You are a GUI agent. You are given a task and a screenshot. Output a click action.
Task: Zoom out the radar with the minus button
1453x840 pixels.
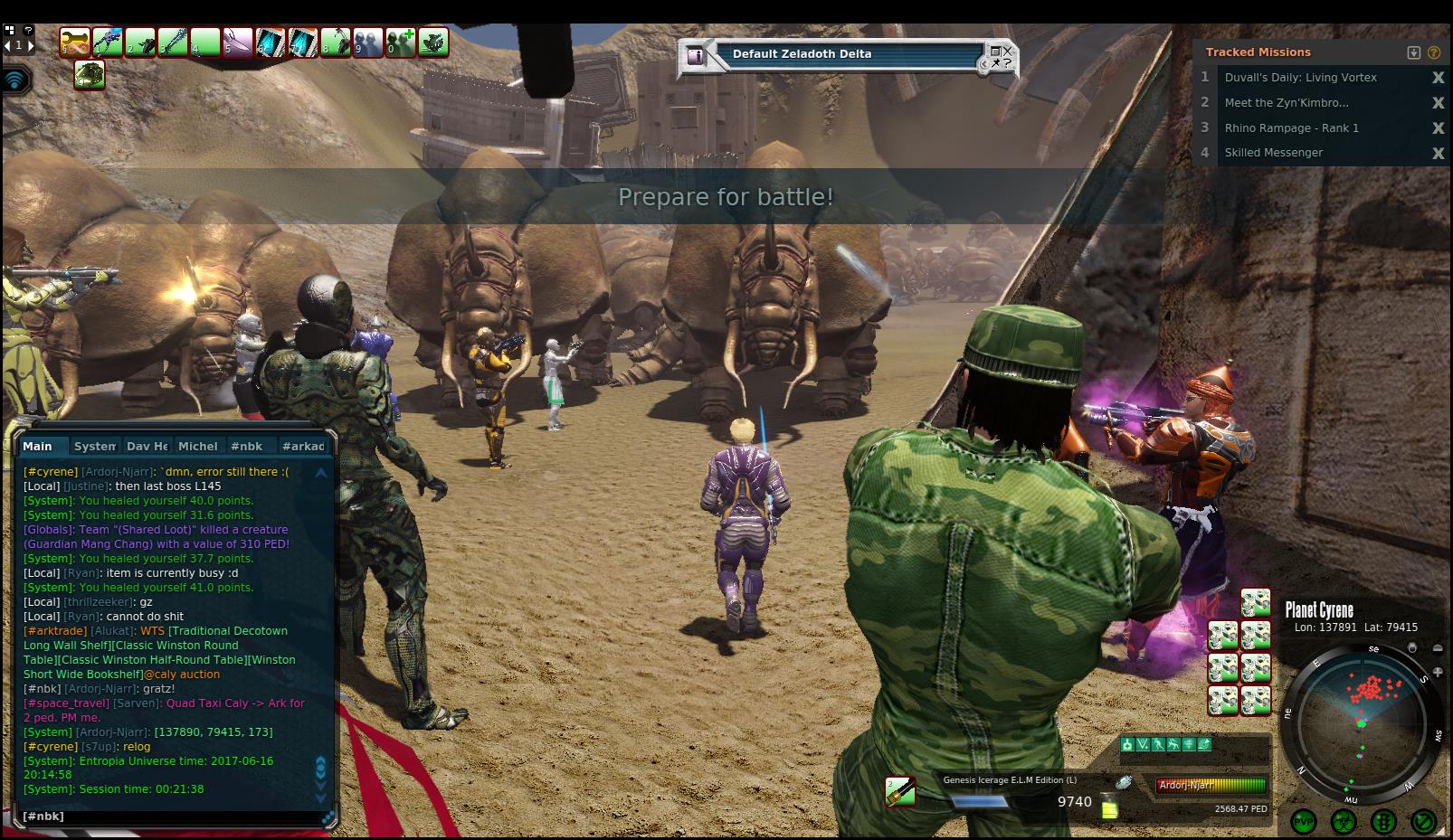click(1438, 648)
